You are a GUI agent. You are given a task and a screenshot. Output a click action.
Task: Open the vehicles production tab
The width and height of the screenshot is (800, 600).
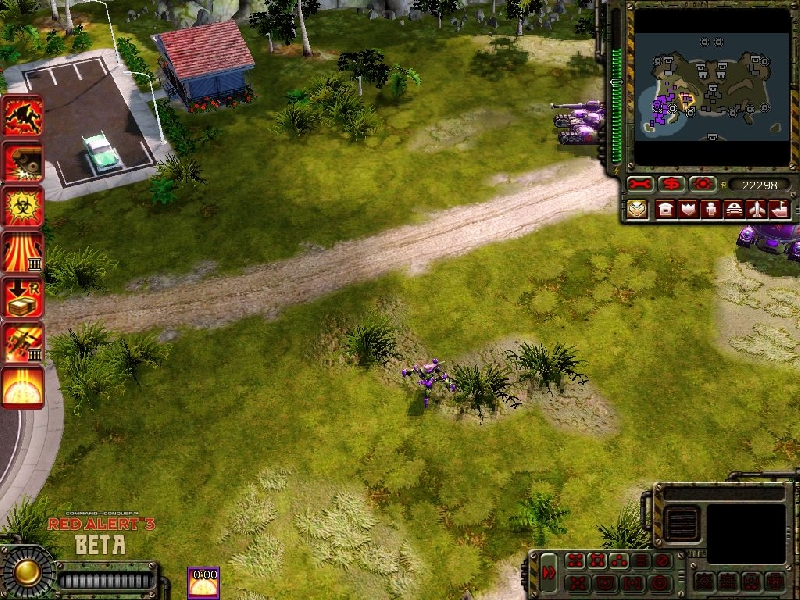[734, 210]
